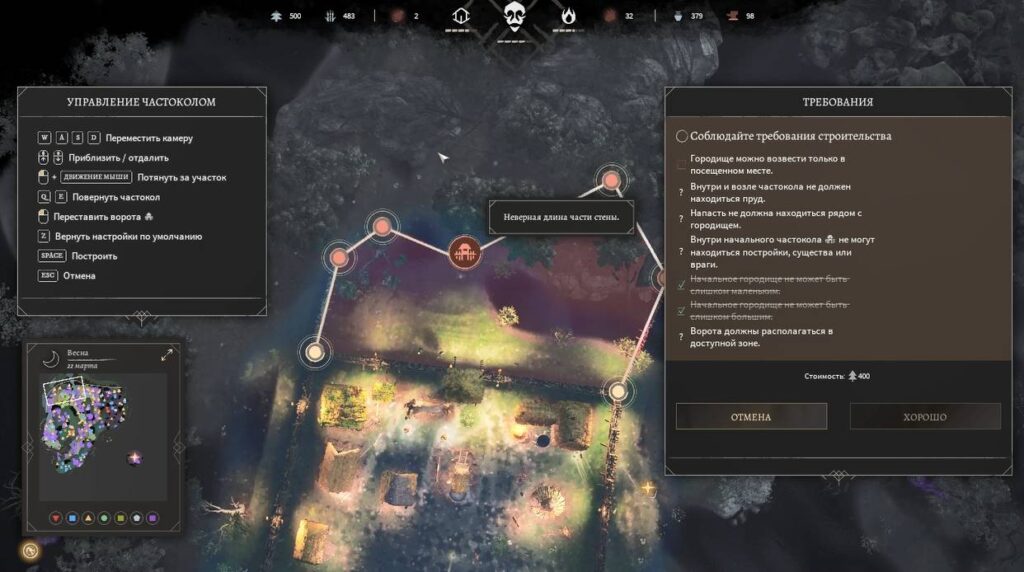This screenshot has height=572, width=1024.
Task: Toggle the white pentagon minimap filter
Action: pos(136,518)
